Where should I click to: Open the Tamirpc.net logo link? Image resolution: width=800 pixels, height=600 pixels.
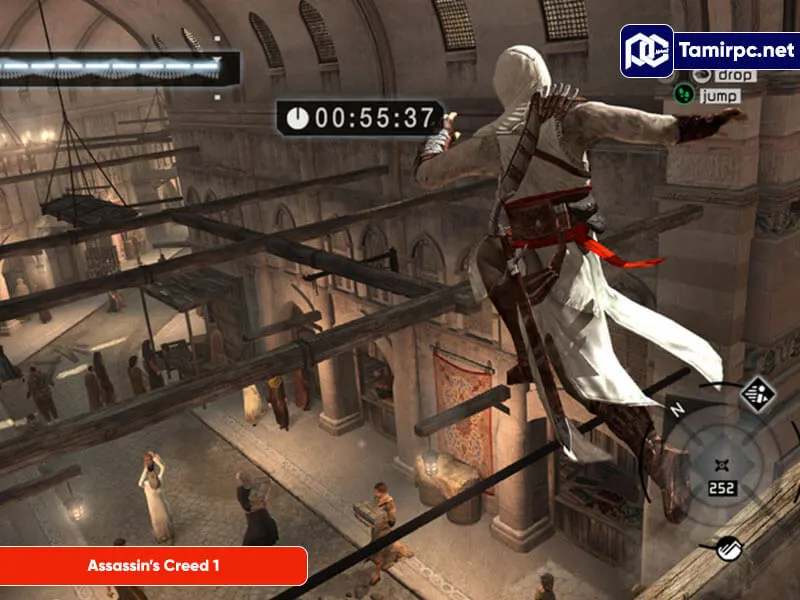point(708,50)
